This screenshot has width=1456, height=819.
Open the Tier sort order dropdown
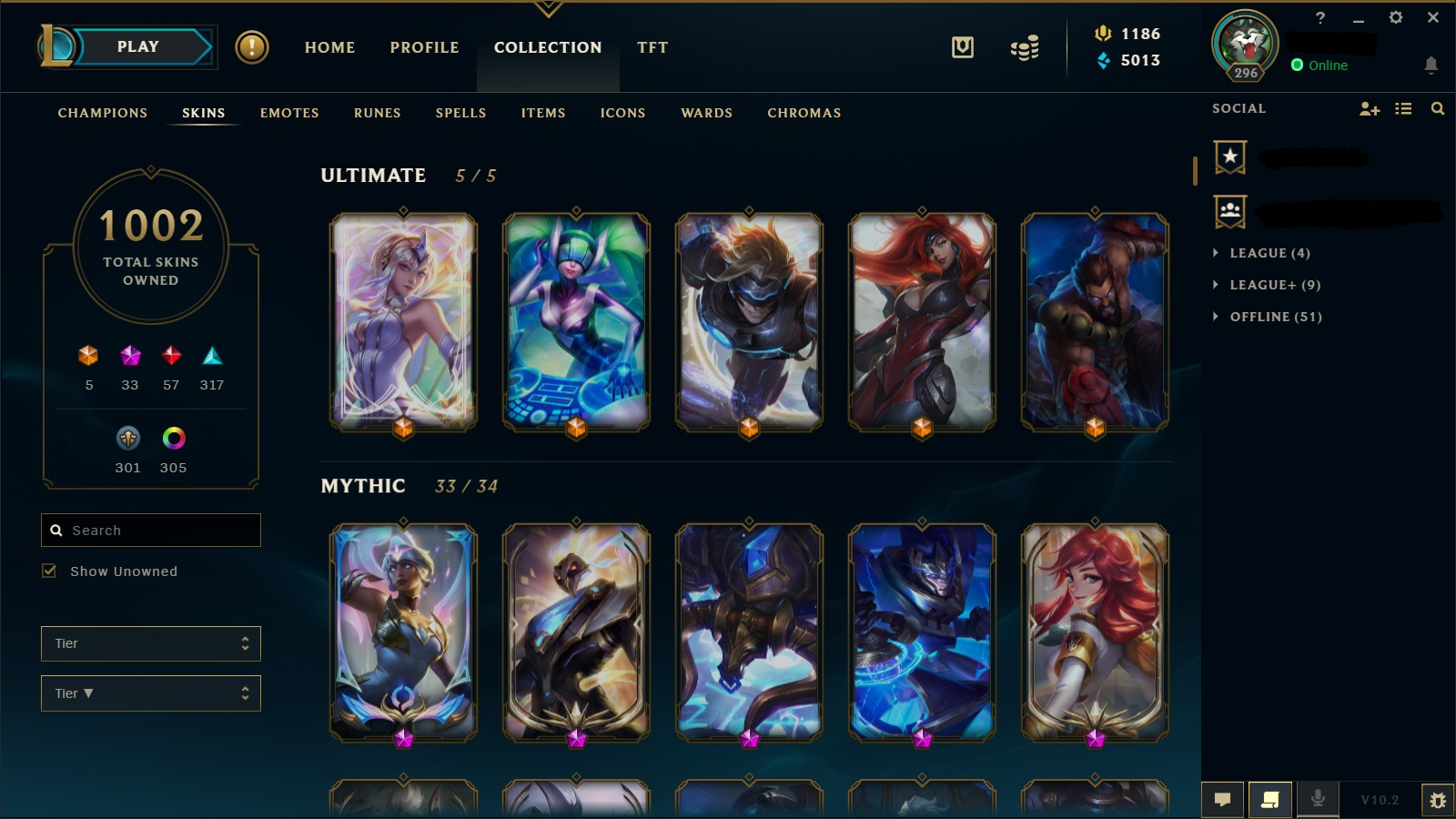pos(150,693)
